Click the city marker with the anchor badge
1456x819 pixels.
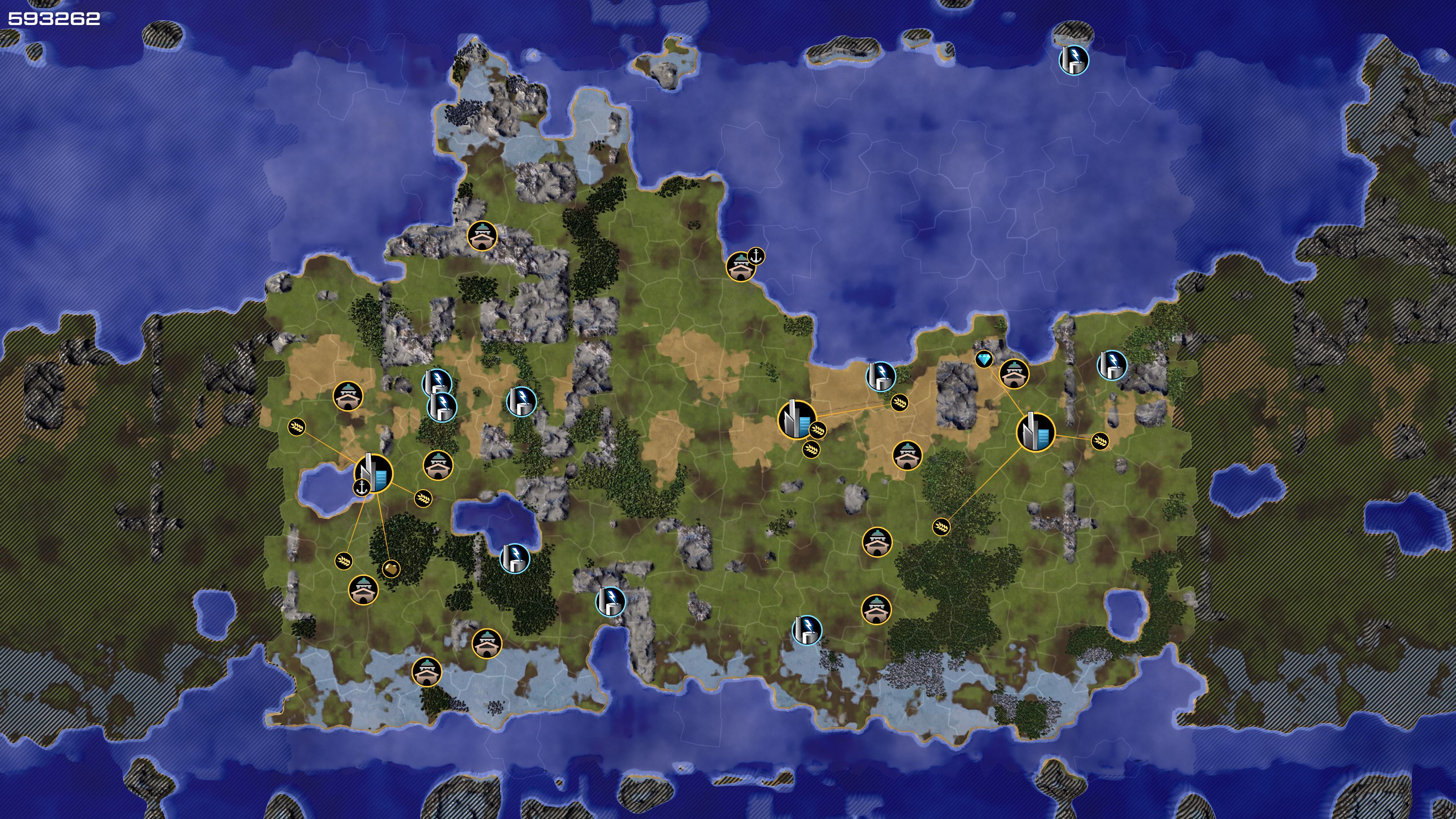(x=373, y=472)
